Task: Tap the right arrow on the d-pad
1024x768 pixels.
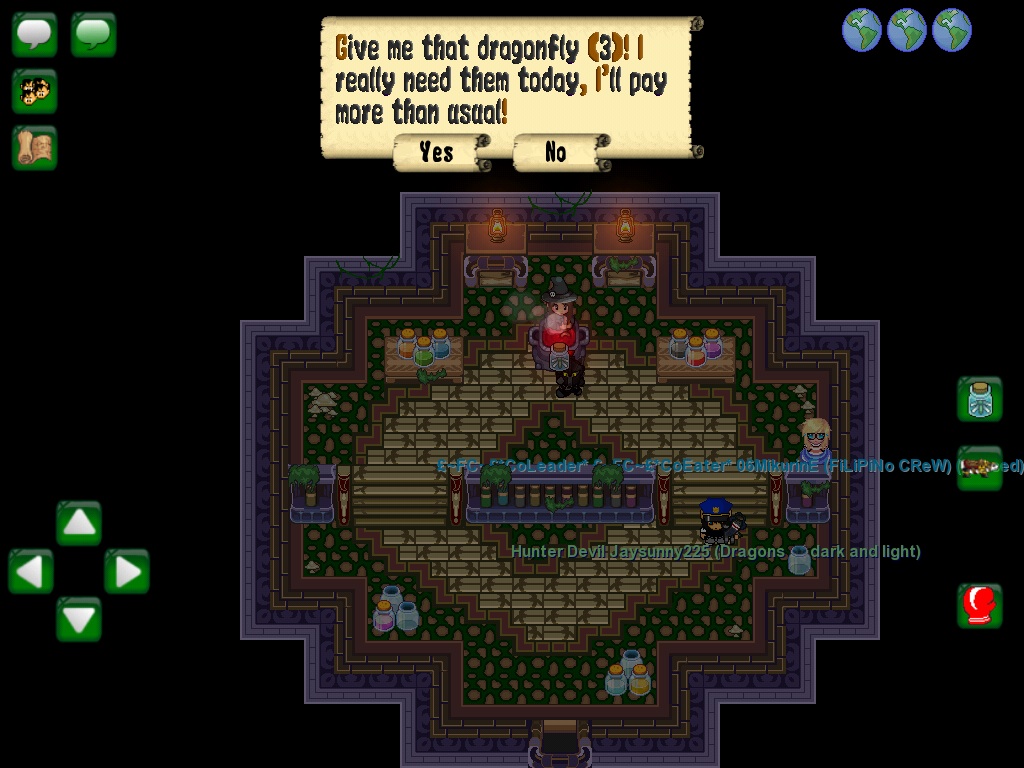Action: 127,572
